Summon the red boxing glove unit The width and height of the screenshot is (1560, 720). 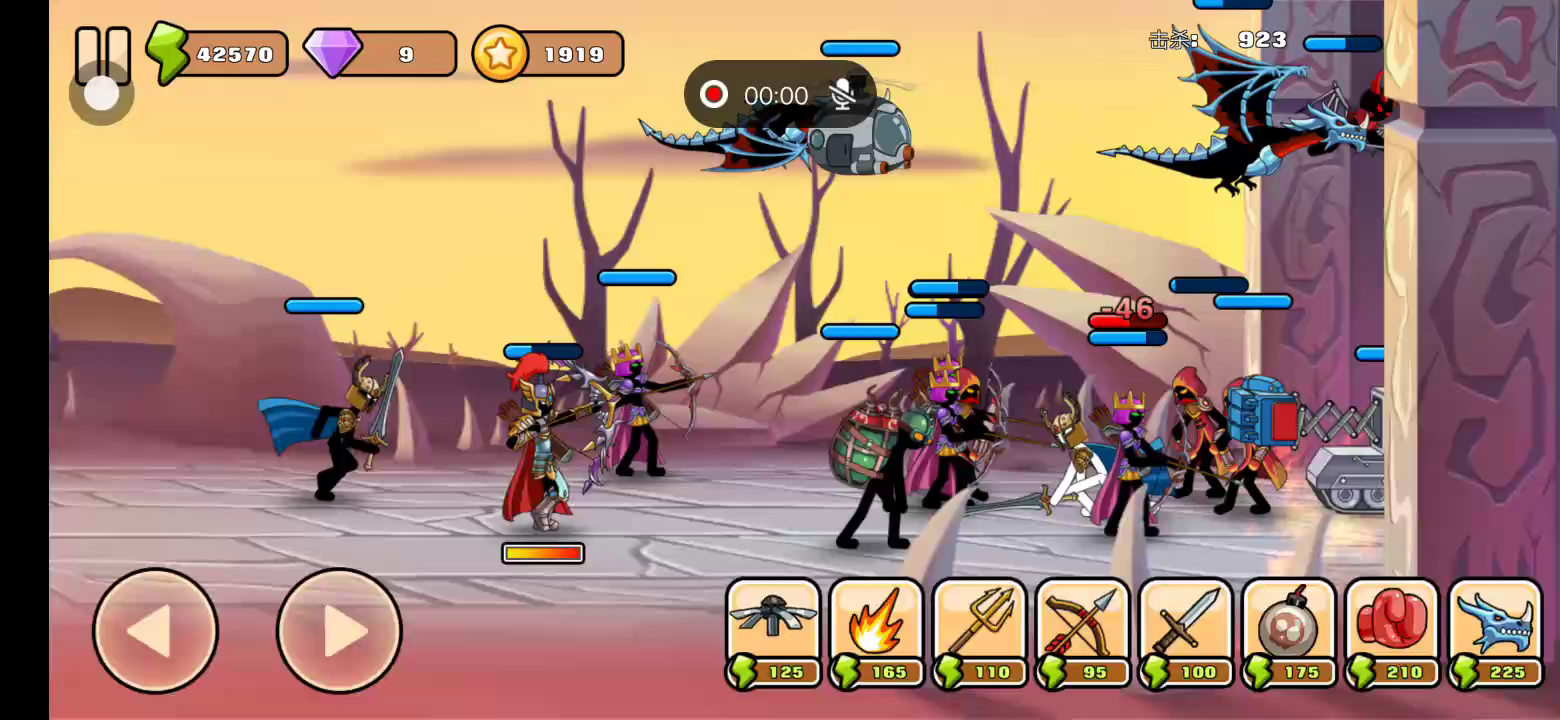pyautogui.click(x=1392, y=632)
